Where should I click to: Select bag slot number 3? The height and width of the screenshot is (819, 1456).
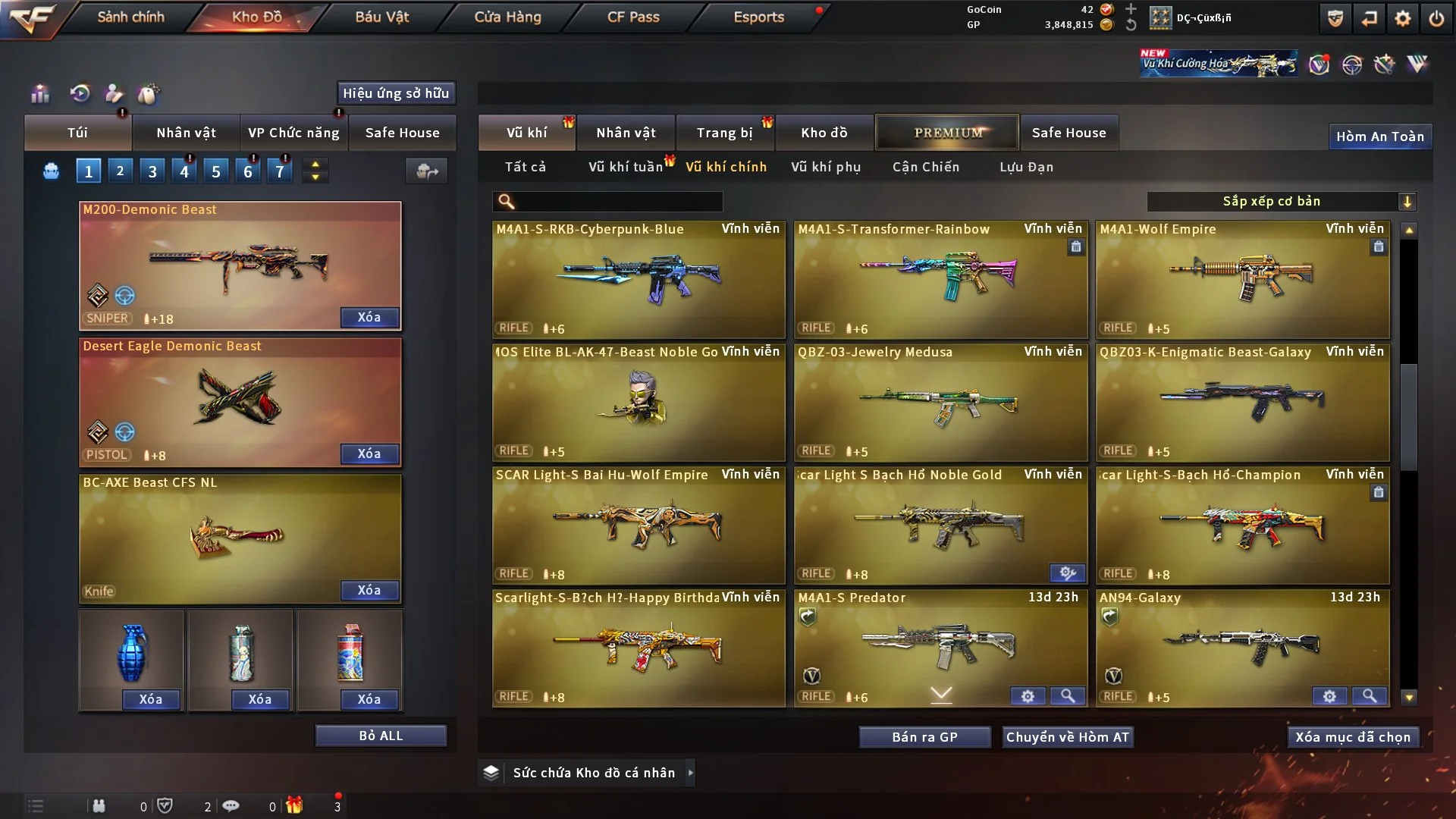152,171
